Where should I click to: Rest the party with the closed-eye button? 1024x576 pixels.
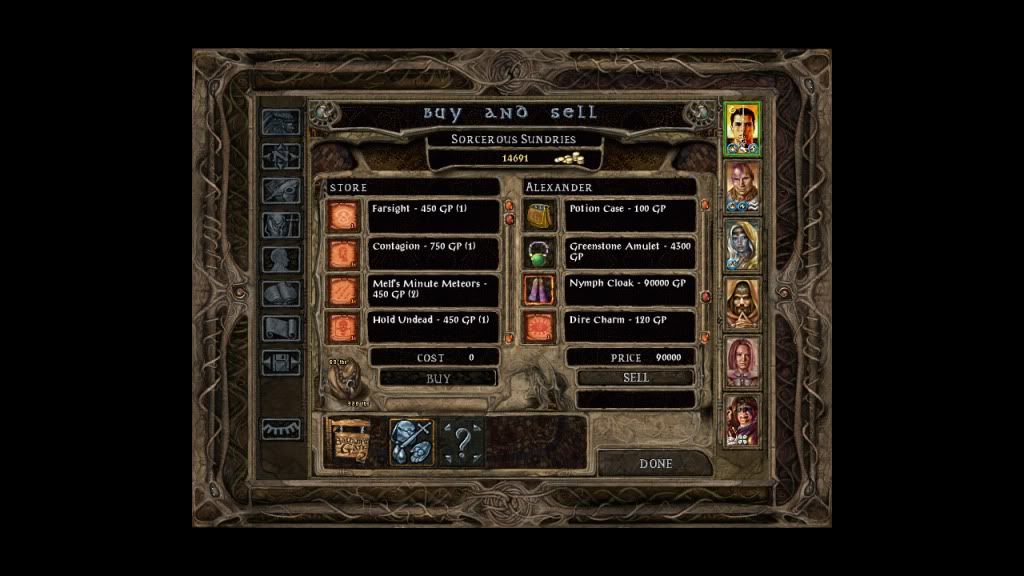click(280, 429)
